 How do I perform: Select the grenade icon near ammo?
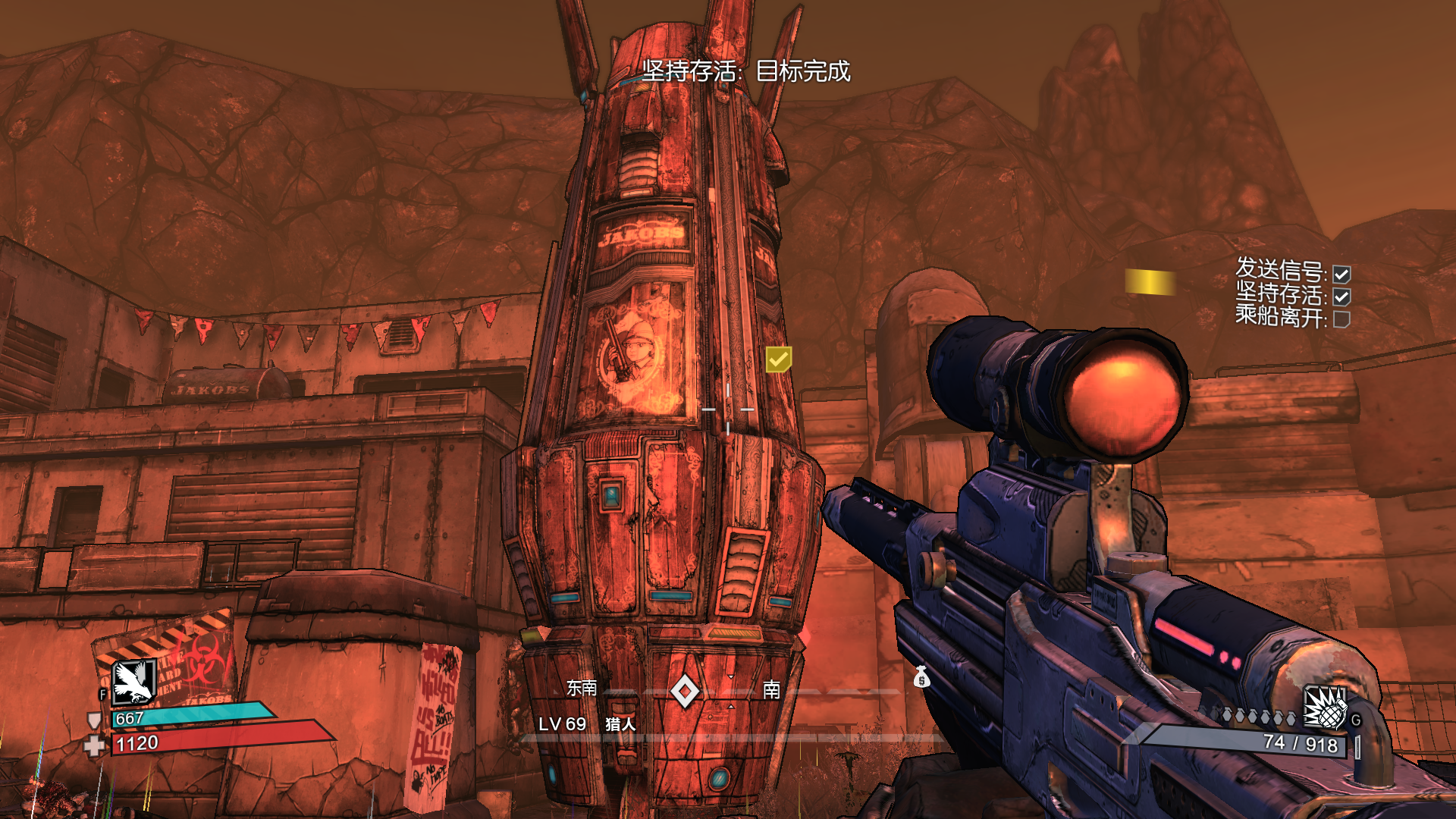click(1324, 708)
